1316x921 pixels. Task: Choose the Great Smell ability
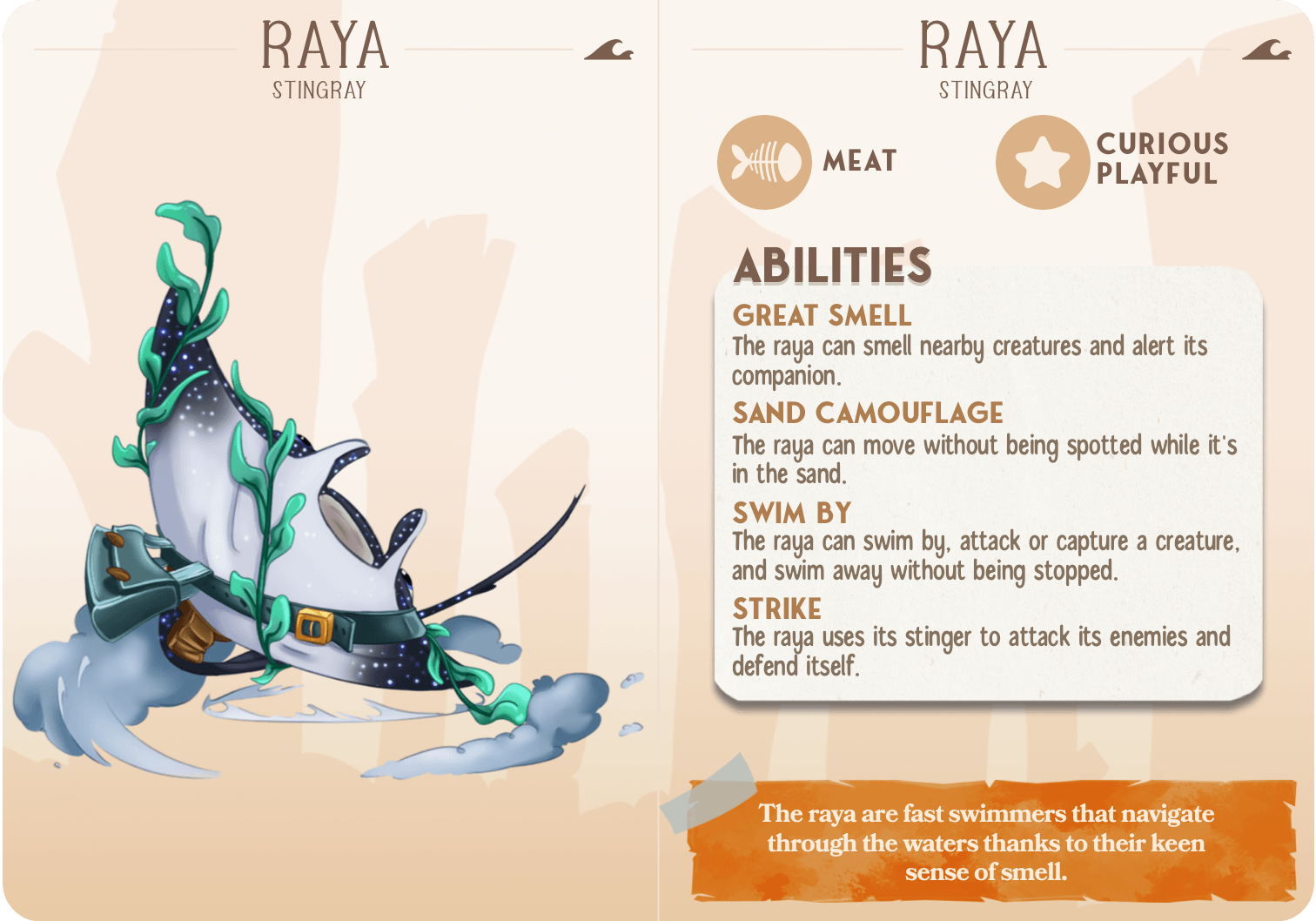(x=822, y=315)
